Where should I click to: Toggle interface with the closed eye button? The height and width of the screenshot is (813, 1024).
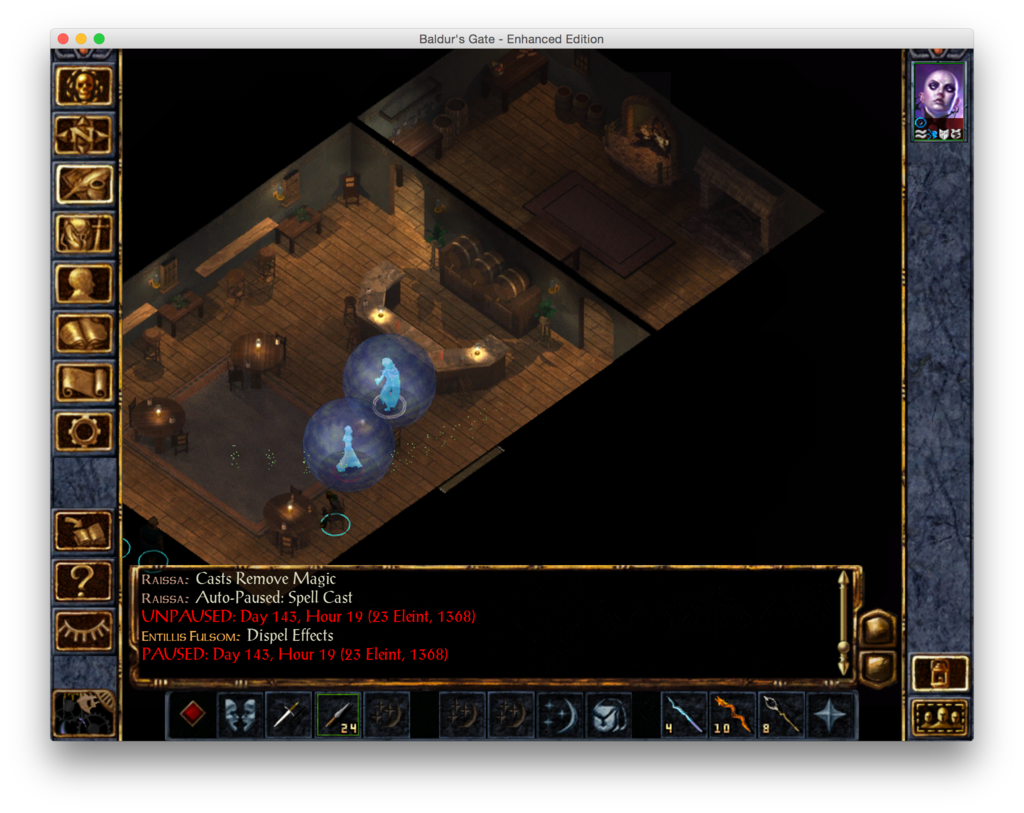tap(84, 627)
